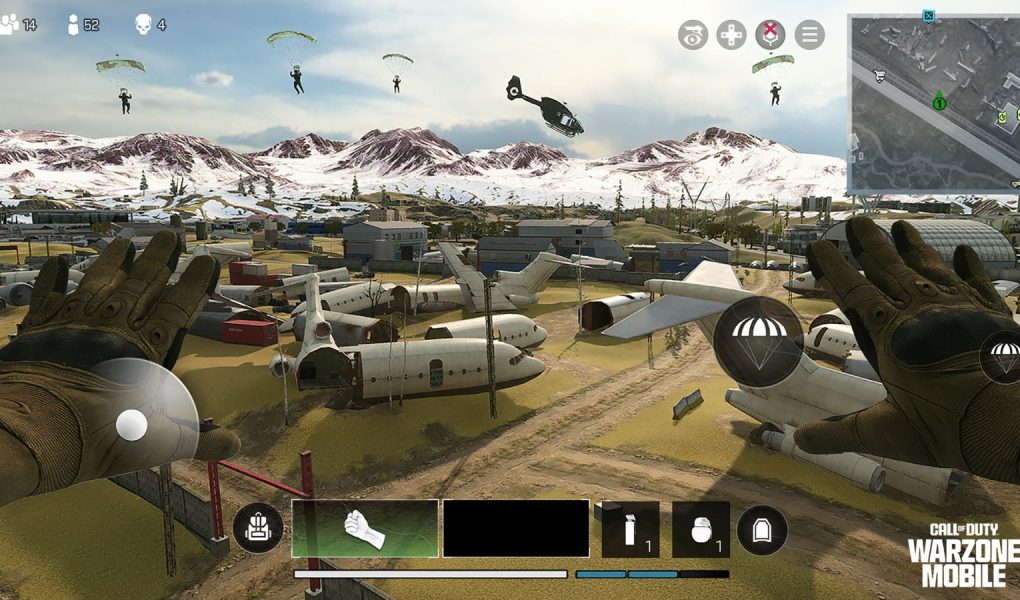Expand the minimap
Screen dimensions: 1020x600
933,104
